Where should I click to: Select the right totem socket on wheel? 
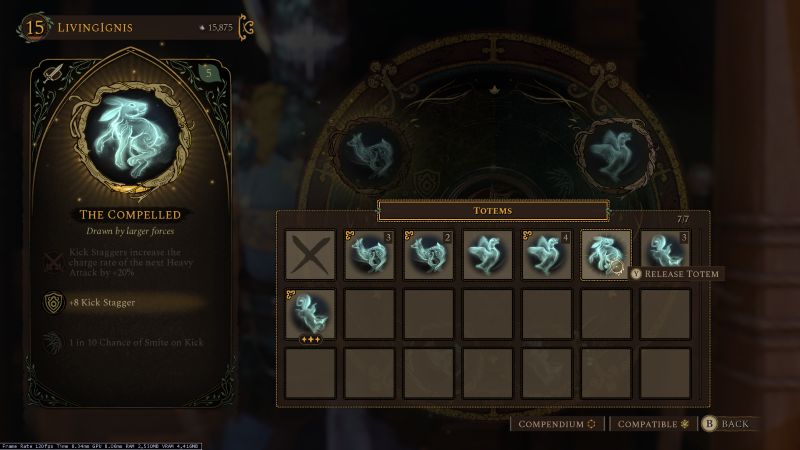[x=612, y=149]
